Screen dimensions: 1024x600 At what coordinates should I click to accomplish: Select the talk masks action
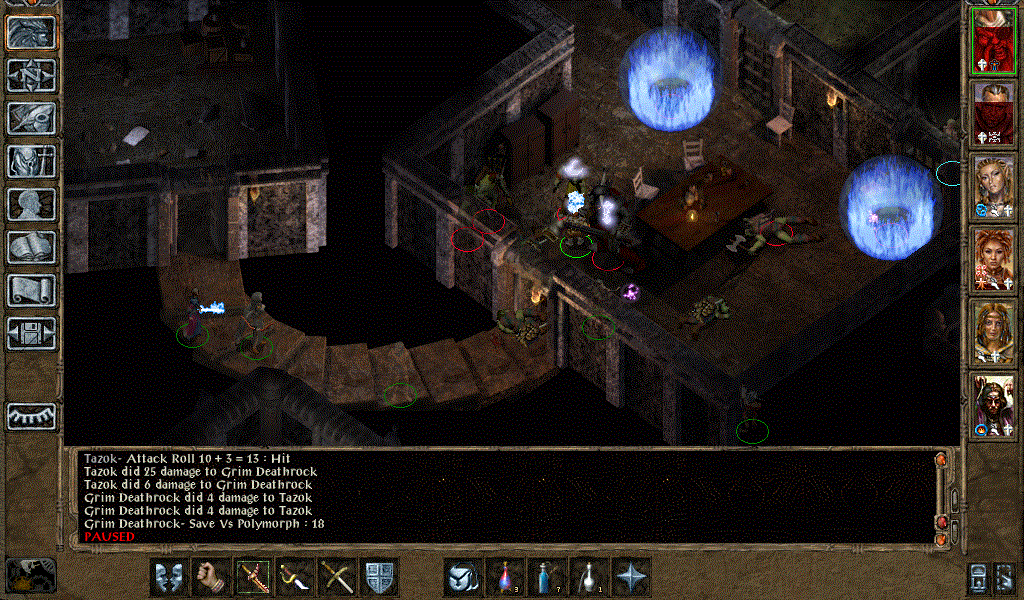[x=169, y=577]
